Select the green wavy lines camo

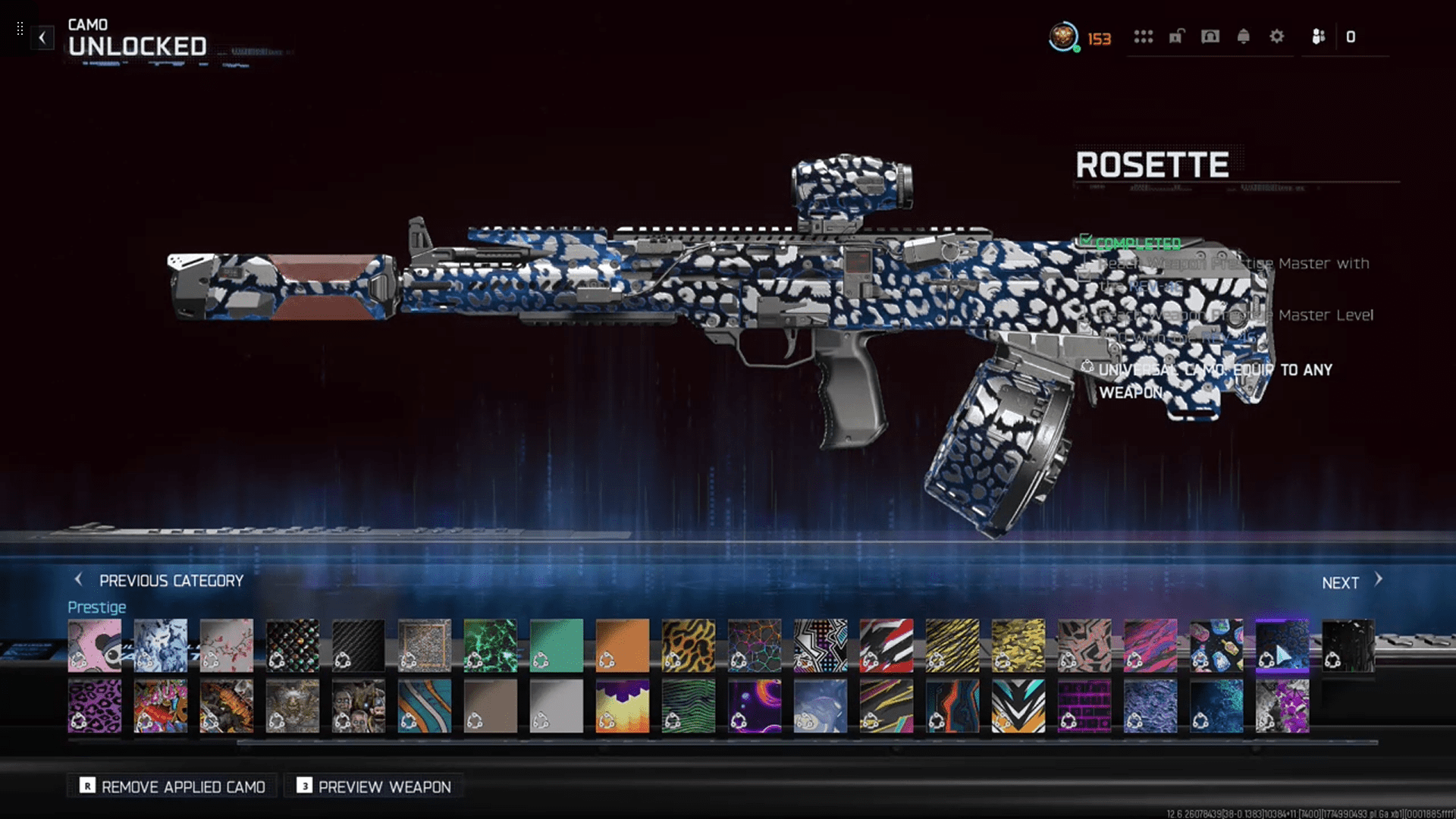click(x=689, y=705)
